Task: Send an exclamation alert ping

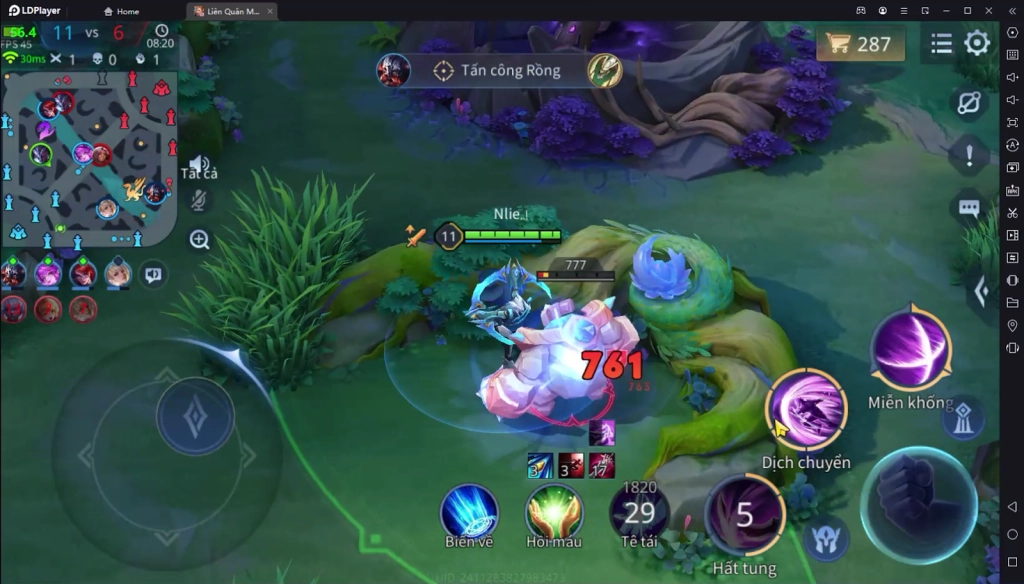Action: pos(968,155)
